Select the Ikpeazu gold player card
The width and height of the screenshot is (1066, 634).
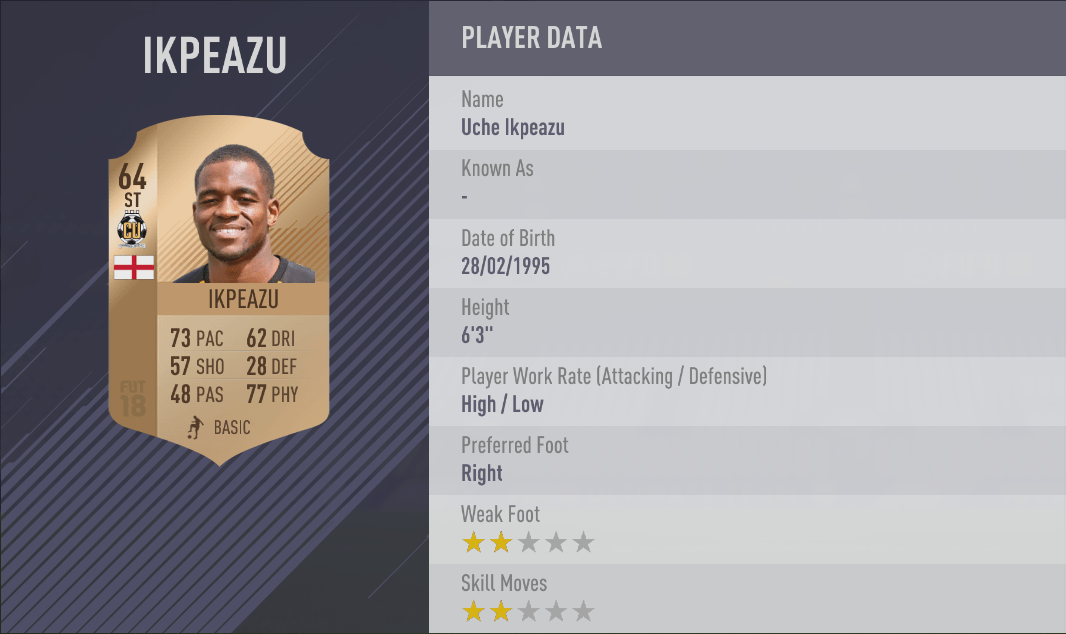tap(218, 290)
